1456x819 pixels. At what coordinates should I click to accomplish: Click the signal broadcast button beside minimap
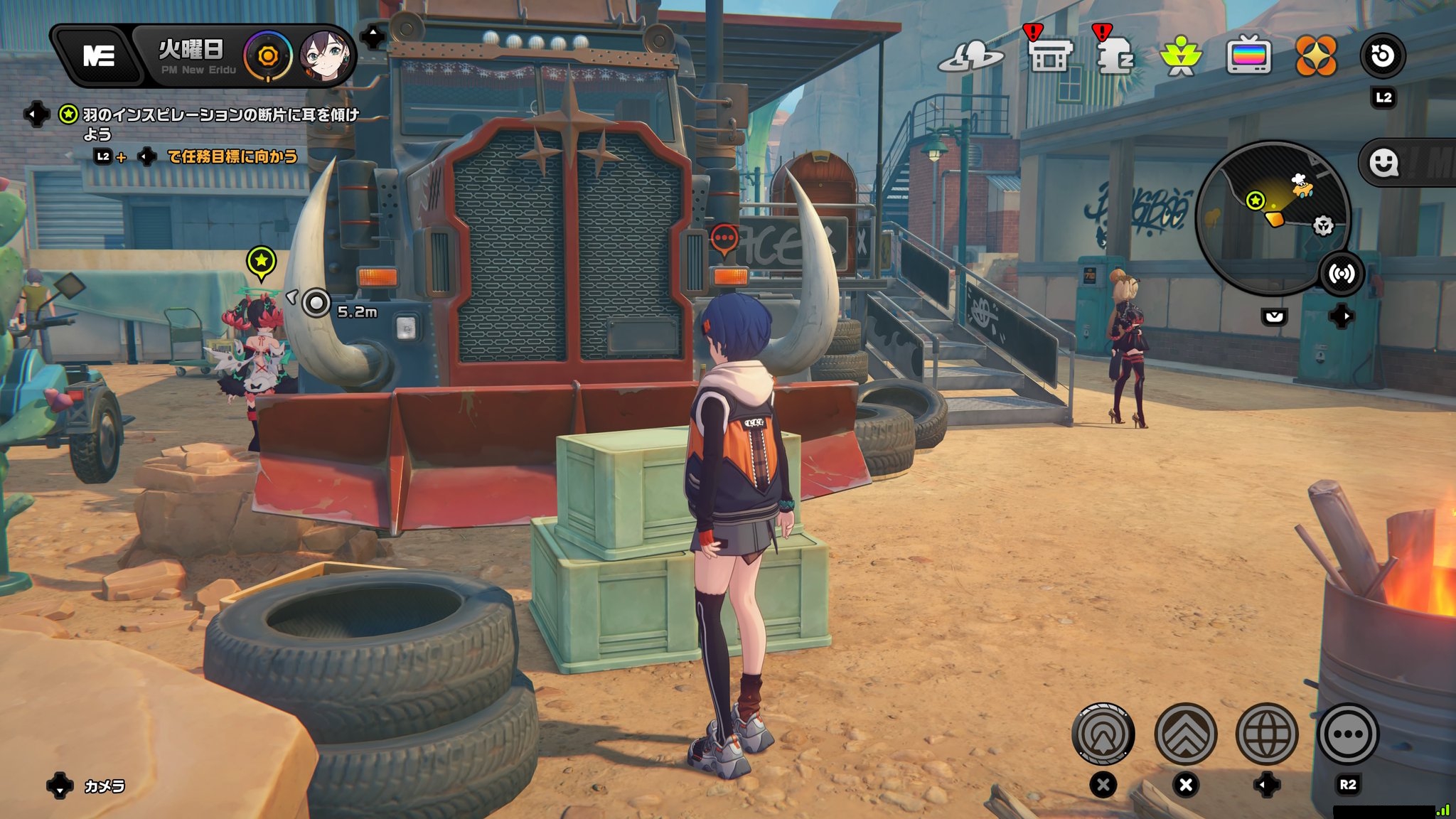point(1342,274)
